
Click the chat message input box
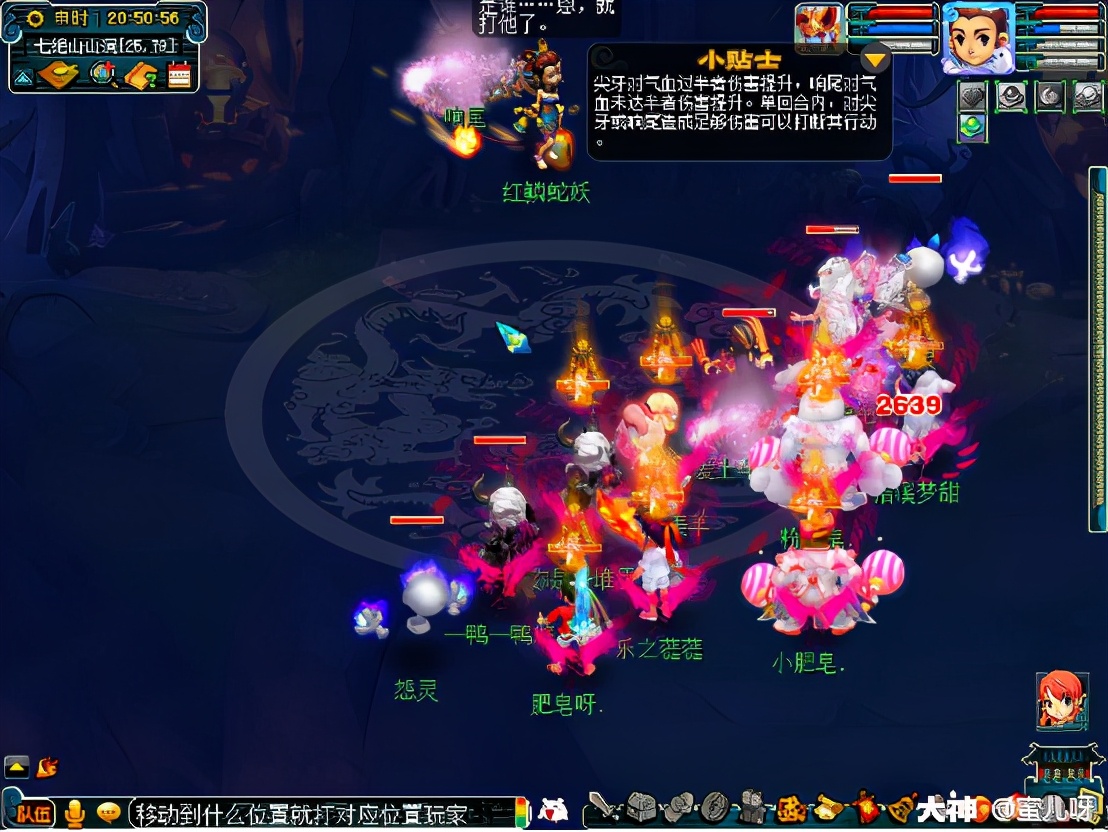point(320,813)
